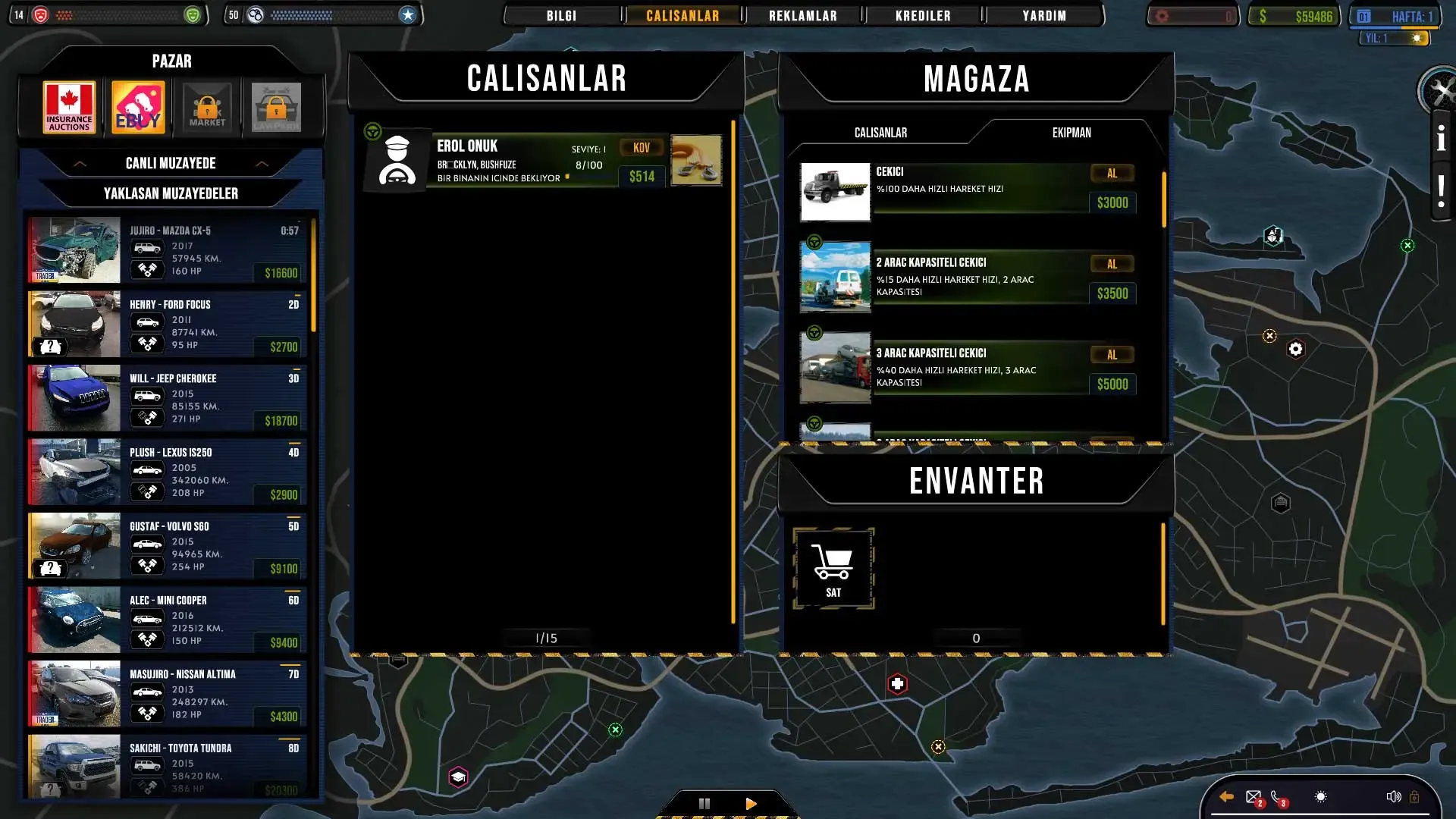This screenshot has width=1456, height=819.
Task: Open the KREDILER tab
Action: (x=923, y=16)
